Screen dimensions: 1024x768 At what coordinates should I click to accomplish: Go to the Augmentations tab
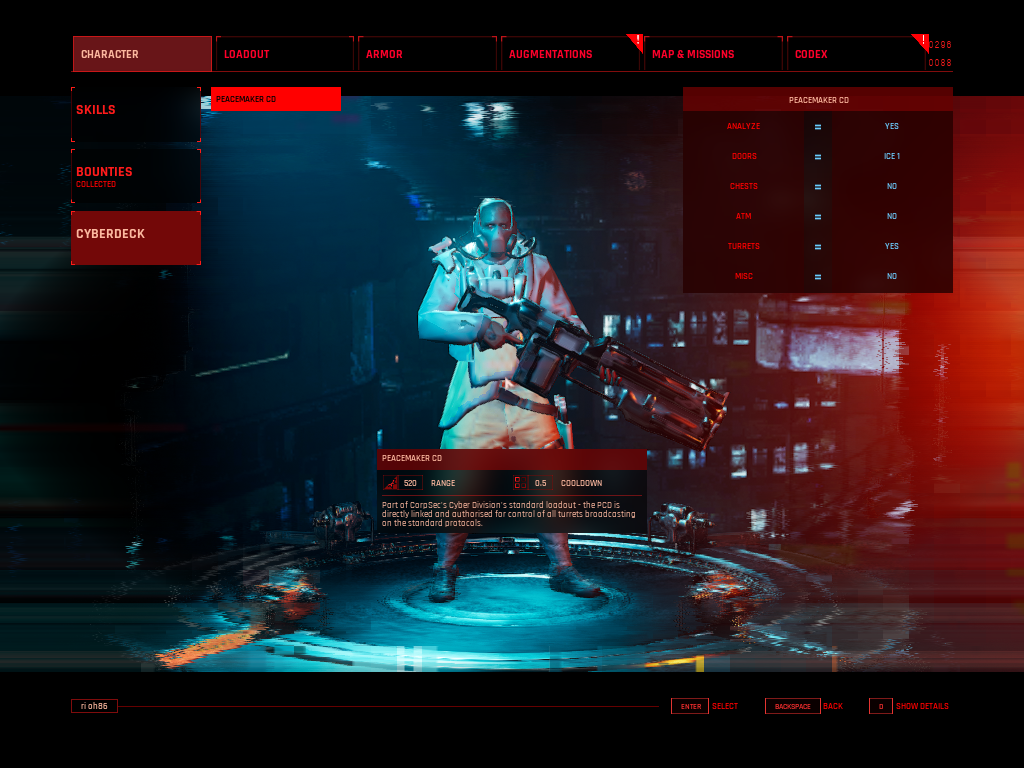570,54
